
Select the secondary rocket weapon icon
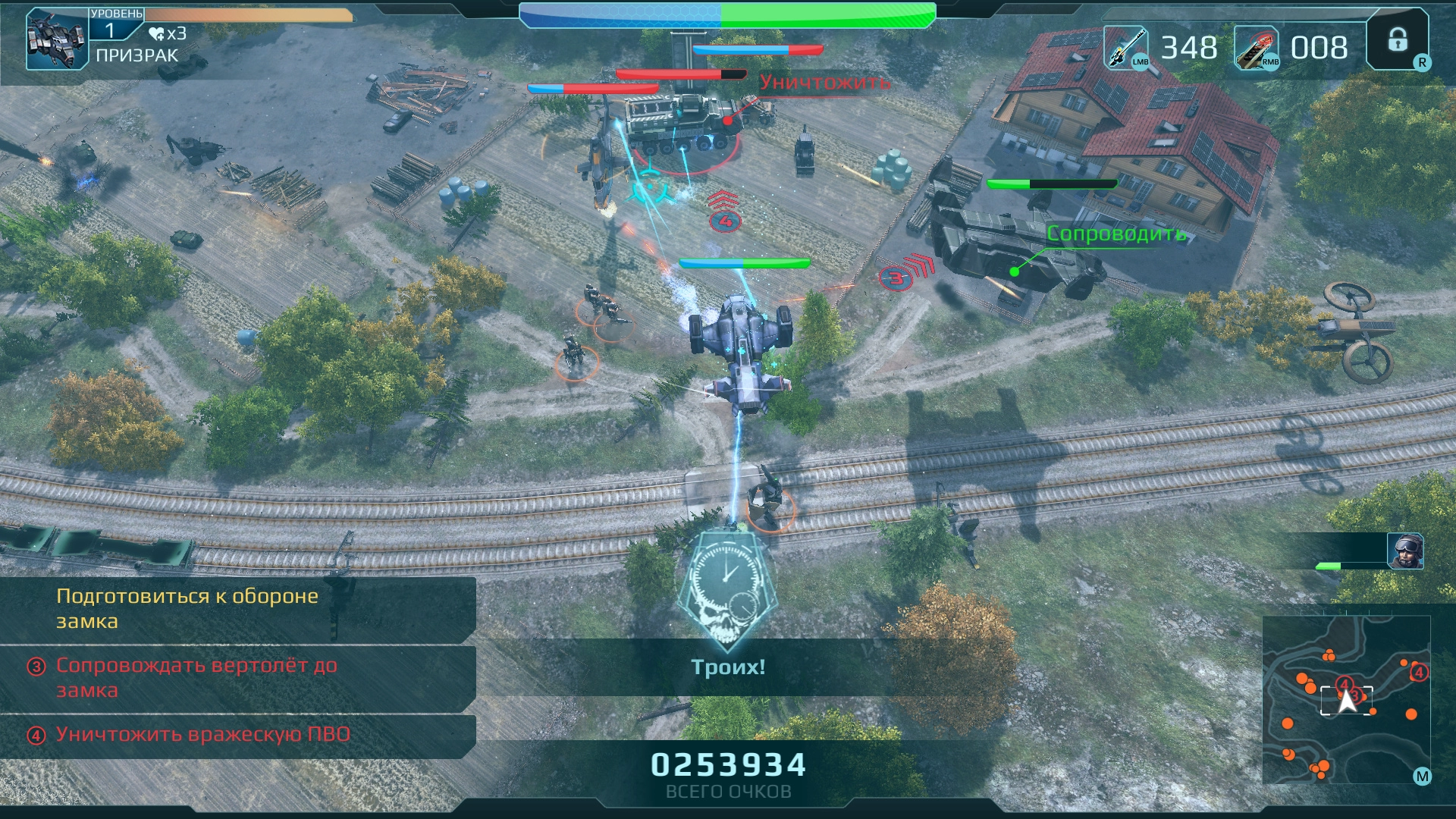pyautogui.click(x=1256, y=48)
